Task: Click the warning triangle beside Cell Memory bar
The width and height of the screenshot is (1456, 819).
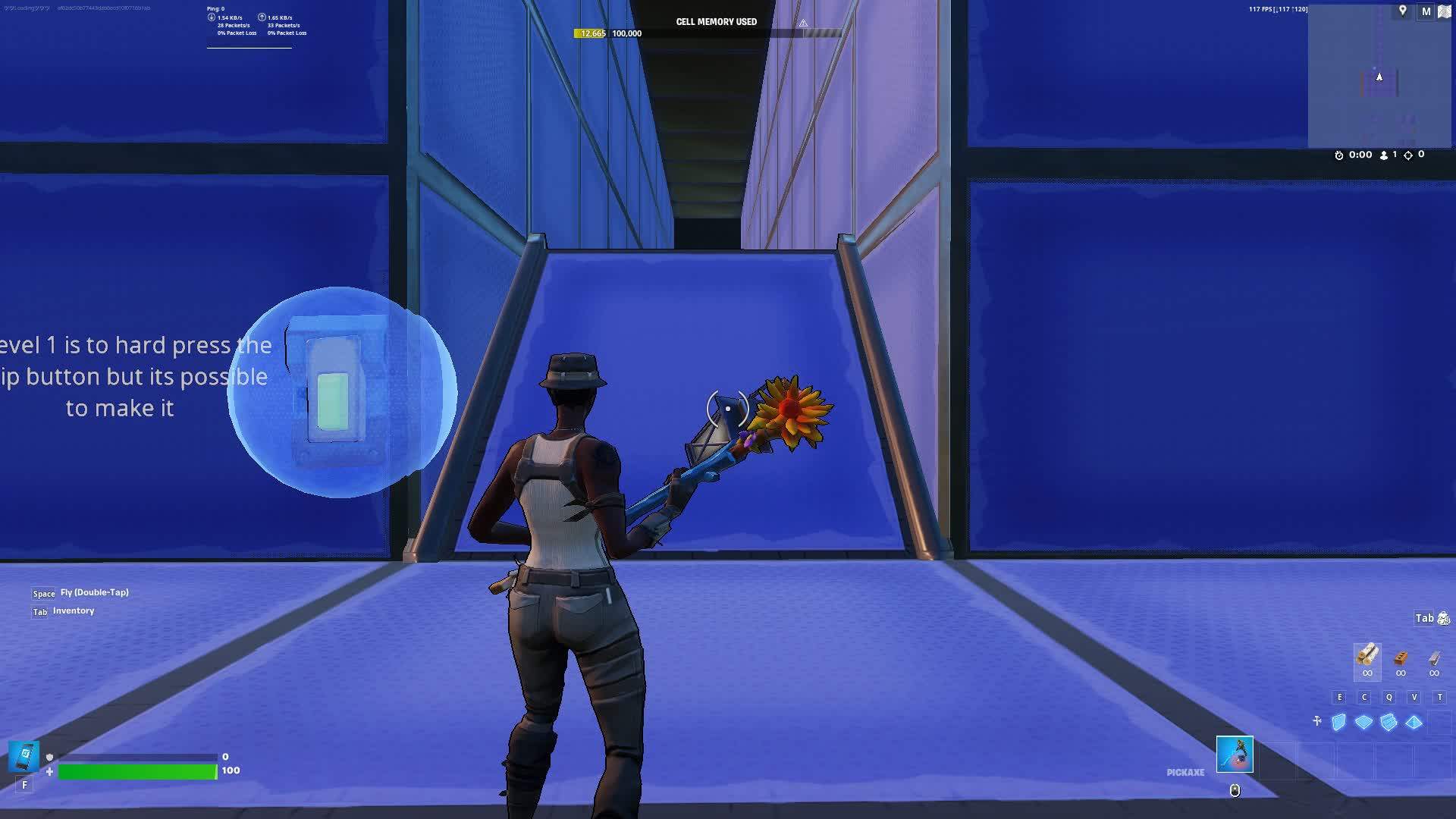Action: 802,23
